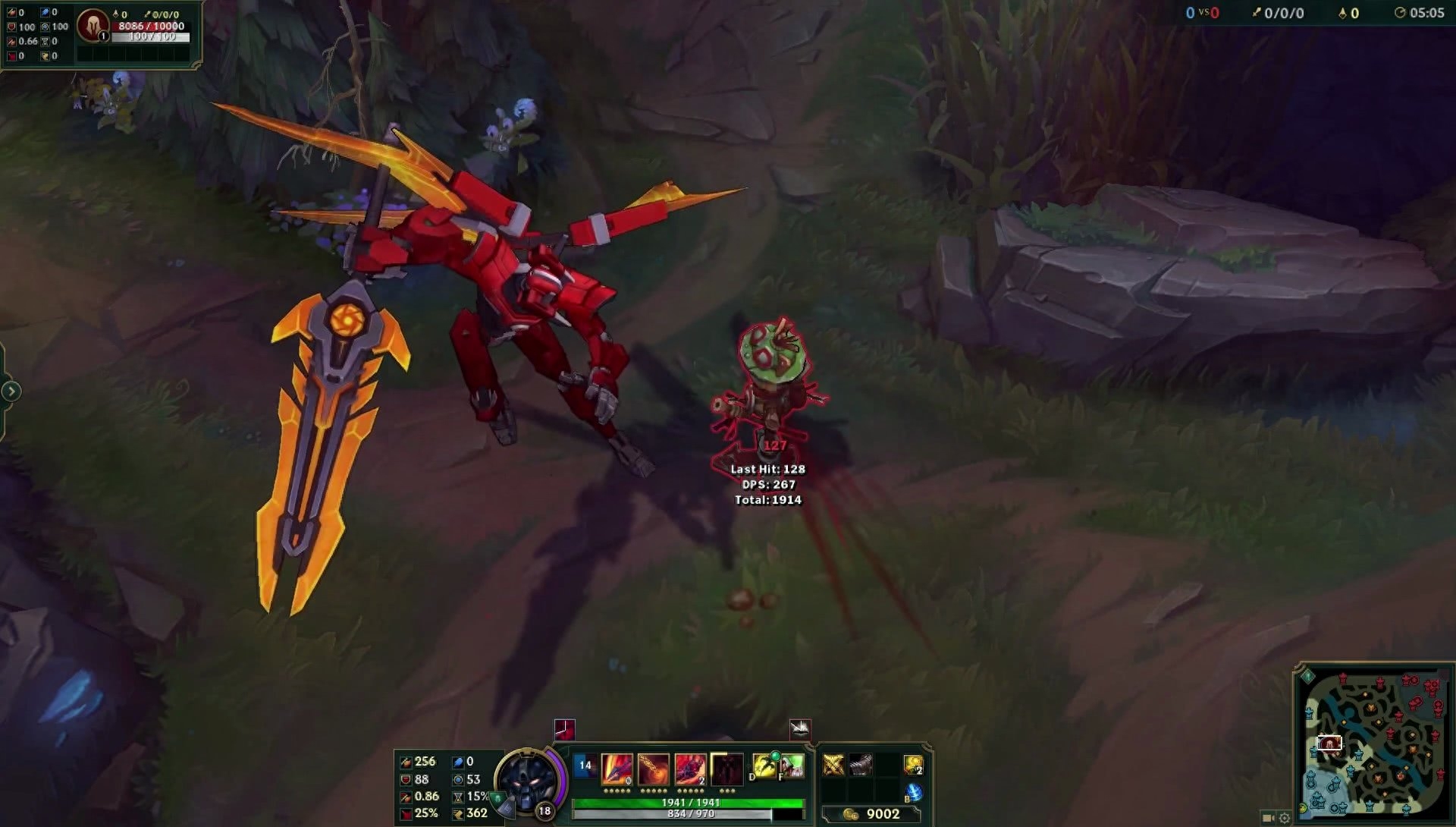
Task: Click the red buff icon above ability bar
Action: tap(565, 729)
